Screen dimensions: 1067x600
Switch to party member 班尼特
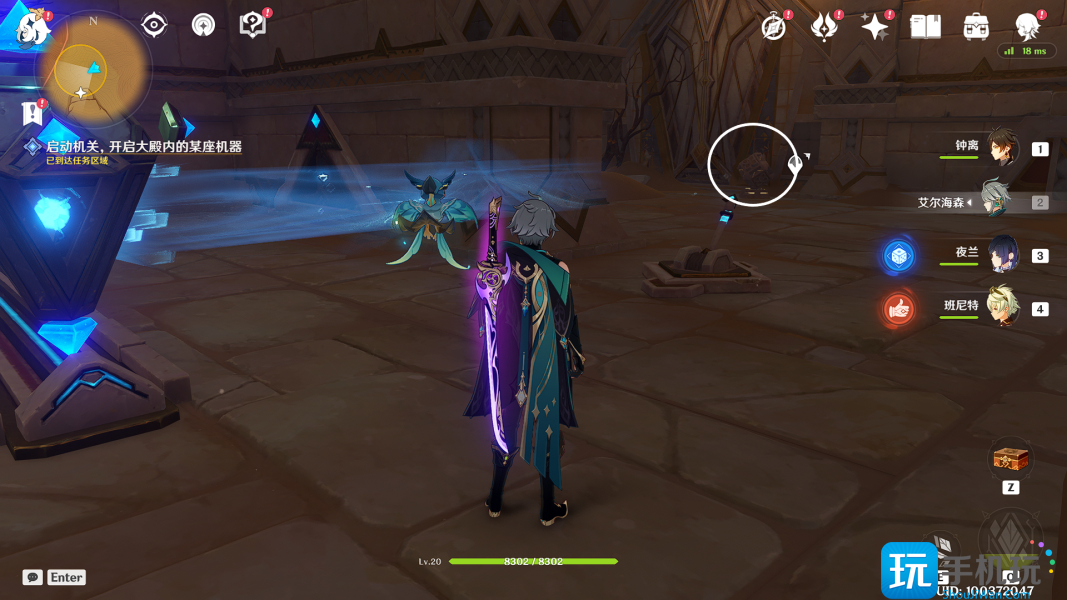pyautogui.click(x=1001, y=307)
